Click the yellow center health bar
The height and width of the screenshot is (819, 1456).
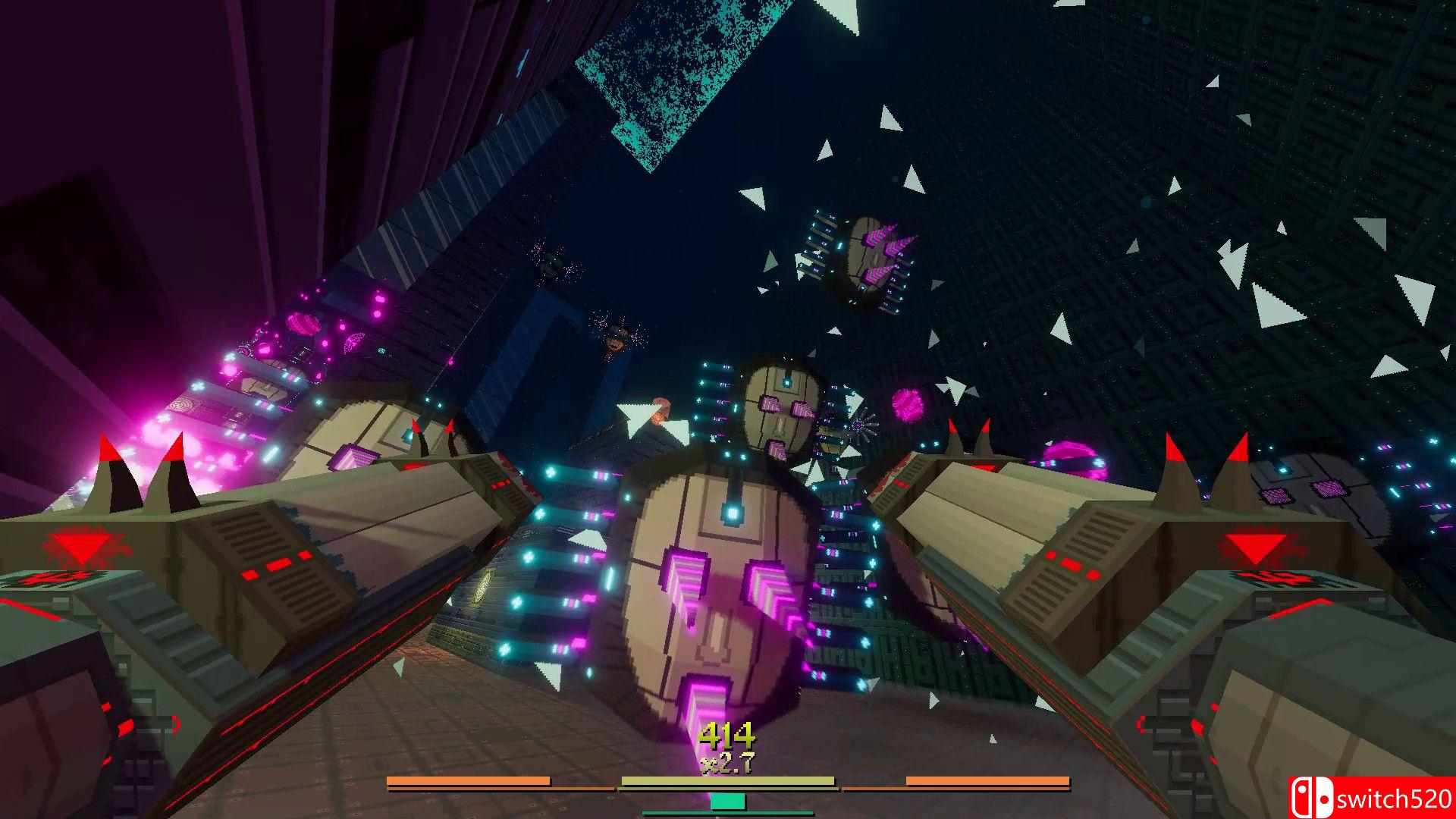pyautogui.click(x=728, y=780)
